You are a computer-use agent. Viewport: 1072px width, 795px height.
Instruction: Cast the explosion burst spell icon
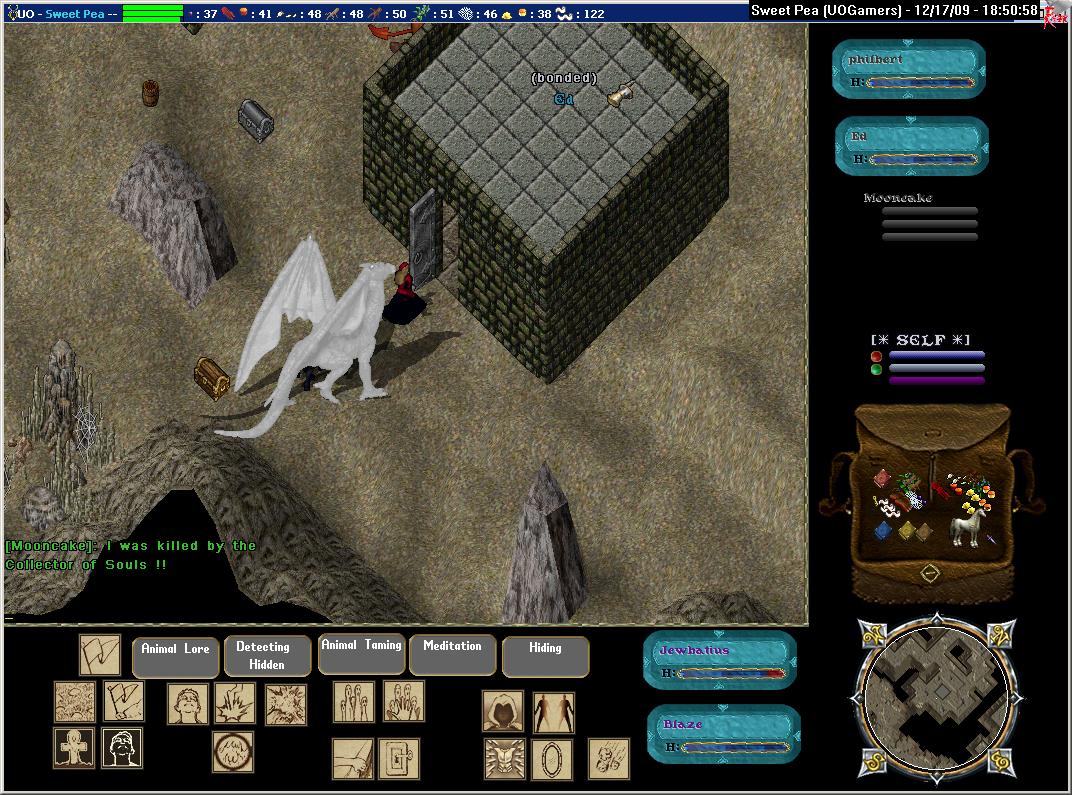(286, 704)
